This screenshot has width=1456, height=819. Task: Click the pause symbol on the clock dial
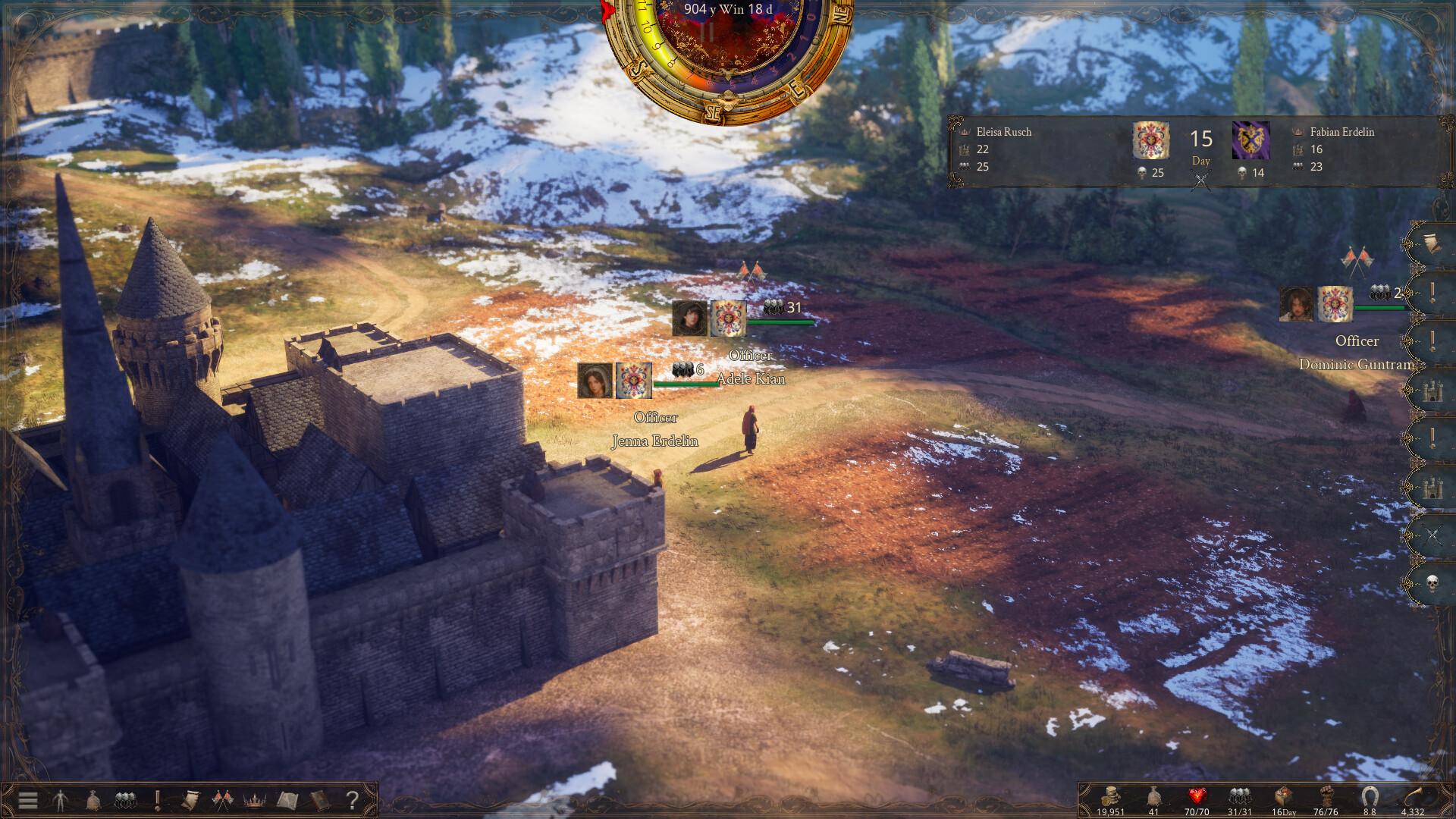(x=707, y=32)
